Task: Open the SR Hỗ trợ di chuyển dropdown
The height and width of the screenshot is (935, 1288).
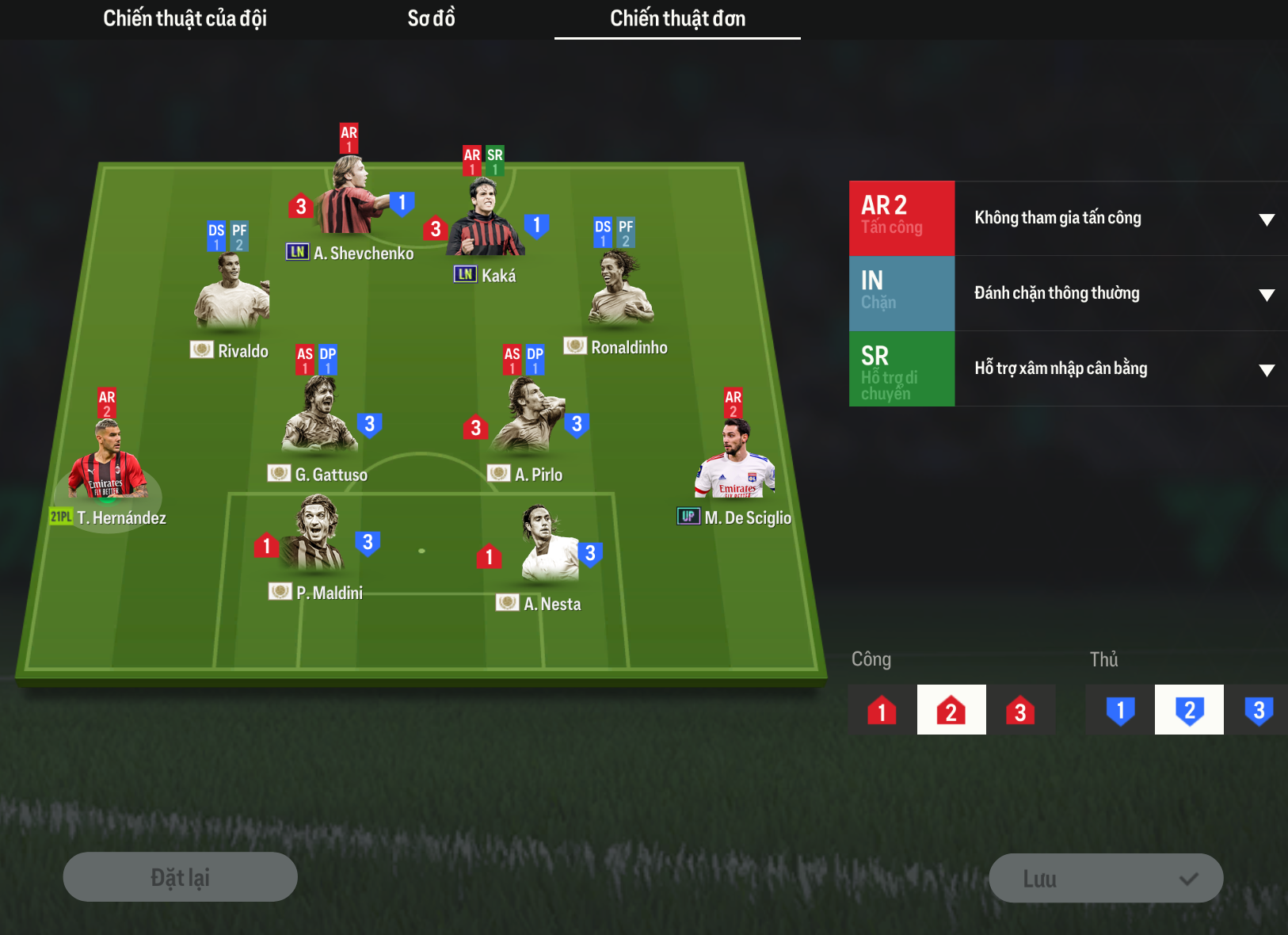Action: tap(1120, 369)
